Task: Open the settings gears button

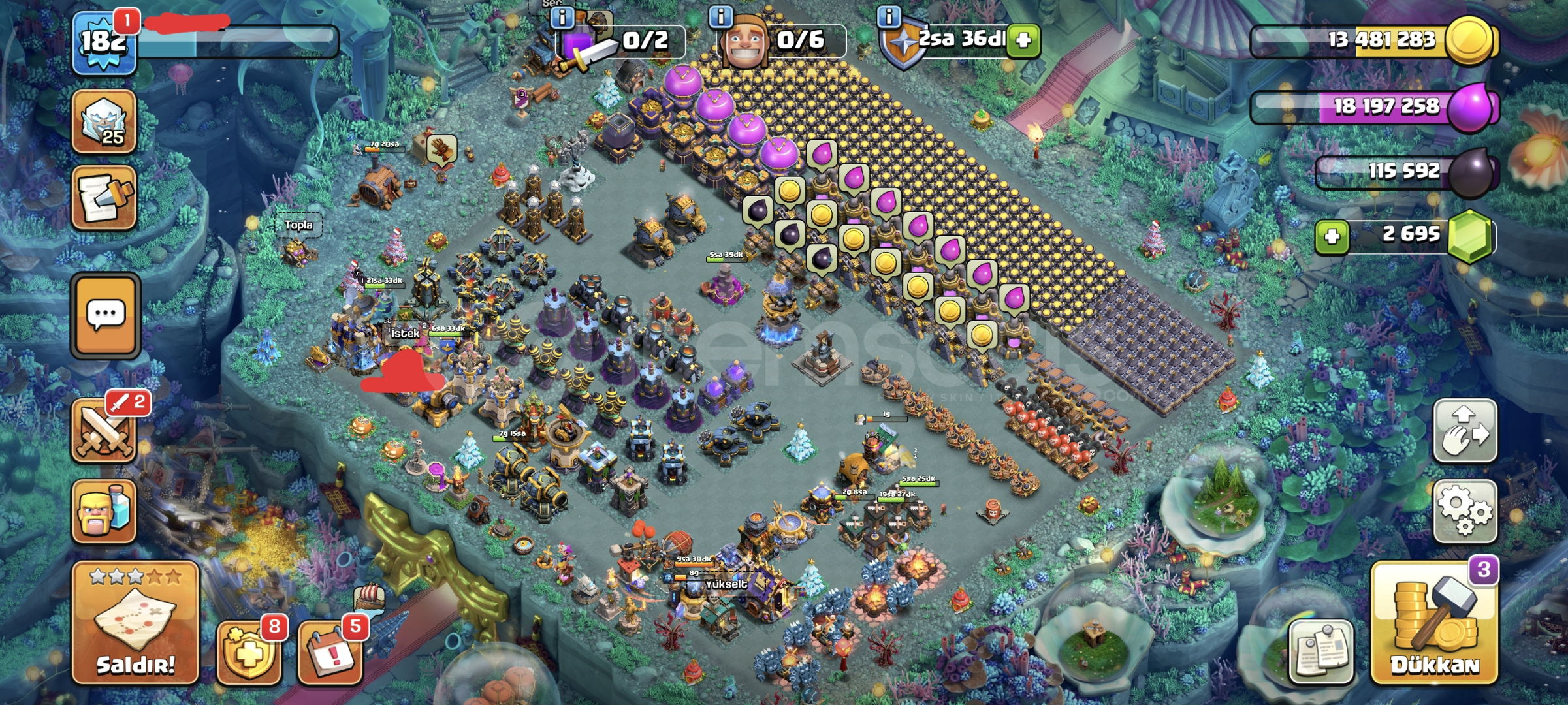Action: click(1465, 512)
